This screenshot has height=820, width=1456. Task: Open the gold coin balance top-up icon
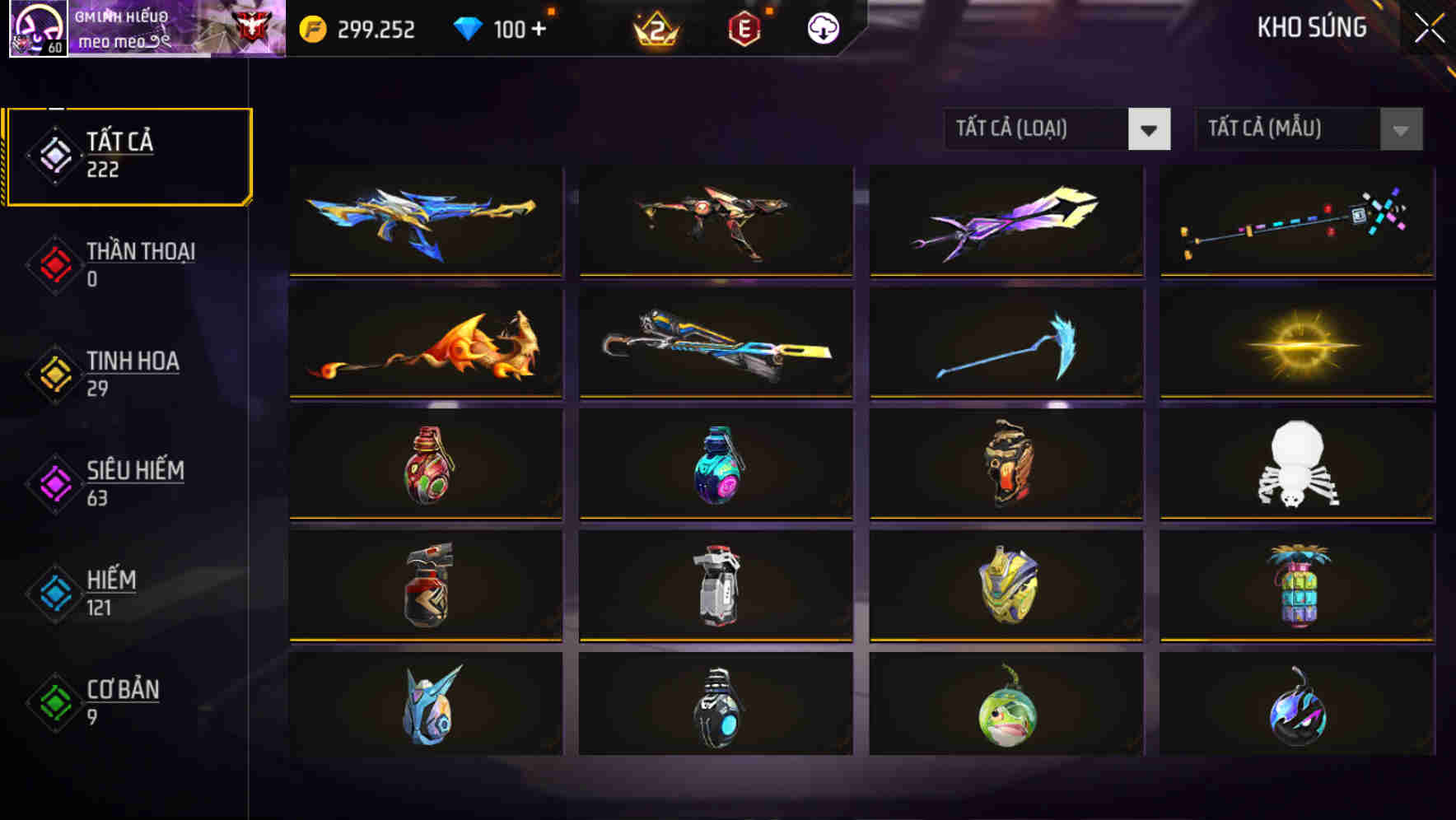pos(311,28)
